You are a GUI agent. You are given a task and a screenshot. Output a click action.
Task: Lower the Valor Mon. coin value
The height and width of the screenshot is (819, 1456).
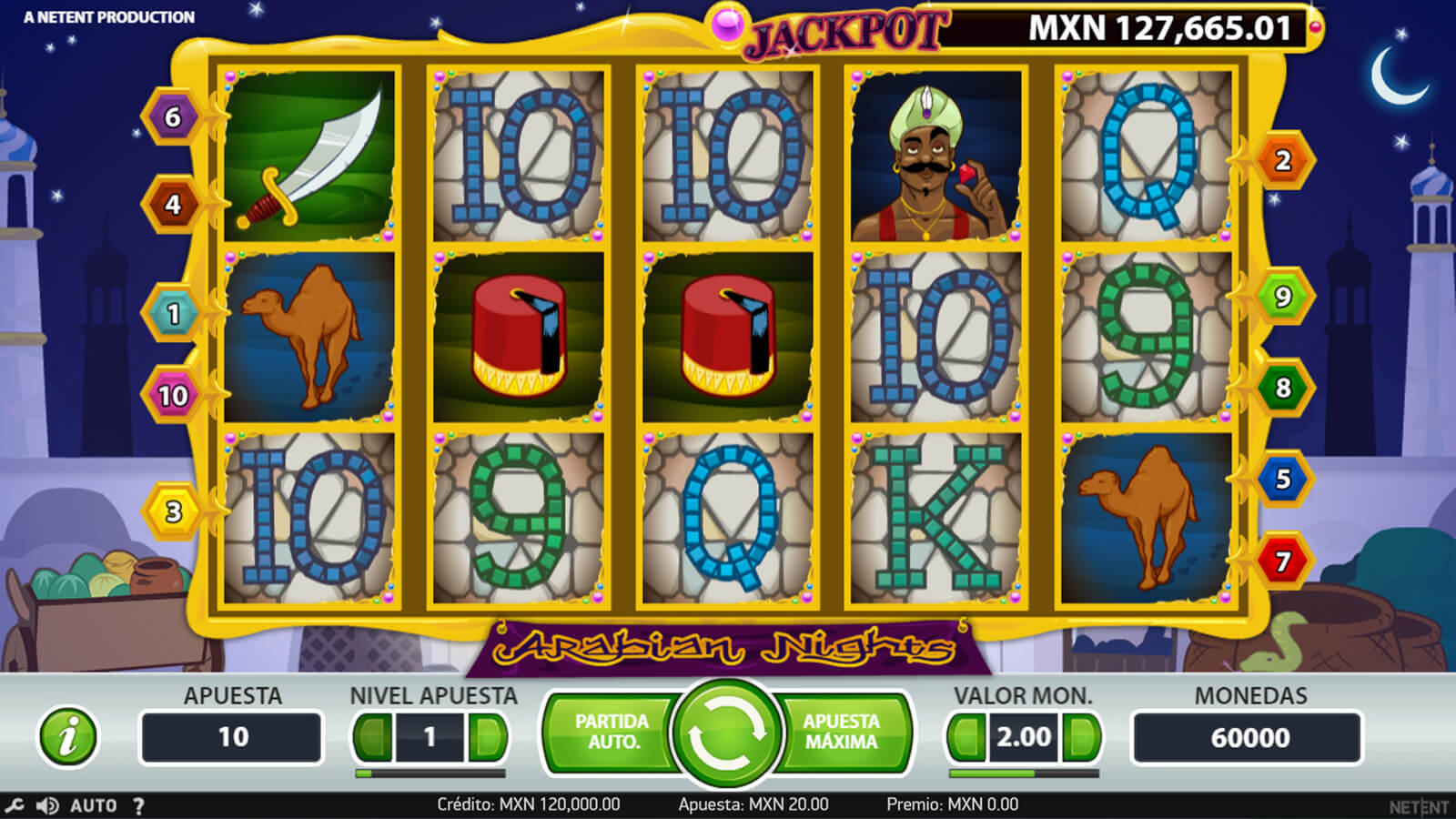(966, 737)
